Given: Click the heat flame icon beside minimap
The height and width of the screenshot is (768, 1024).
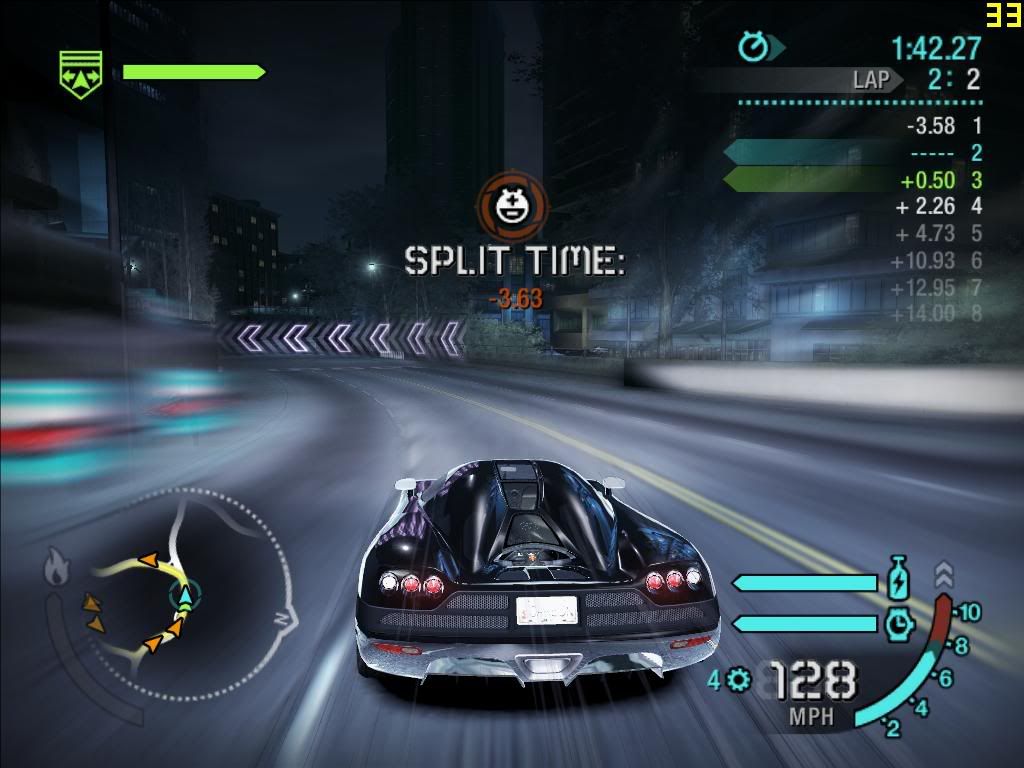Looking at the screenshot, I should click(x=56, y=568).
